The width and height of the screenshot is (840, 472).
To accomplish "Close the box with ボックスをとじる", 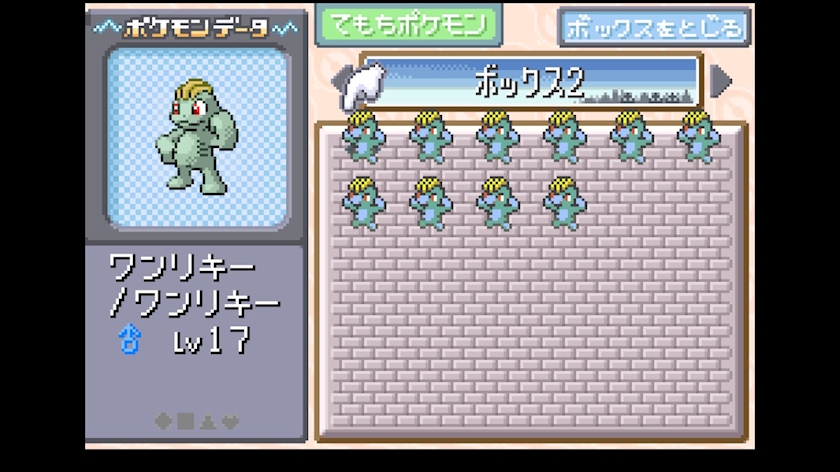I will point(654,28).
